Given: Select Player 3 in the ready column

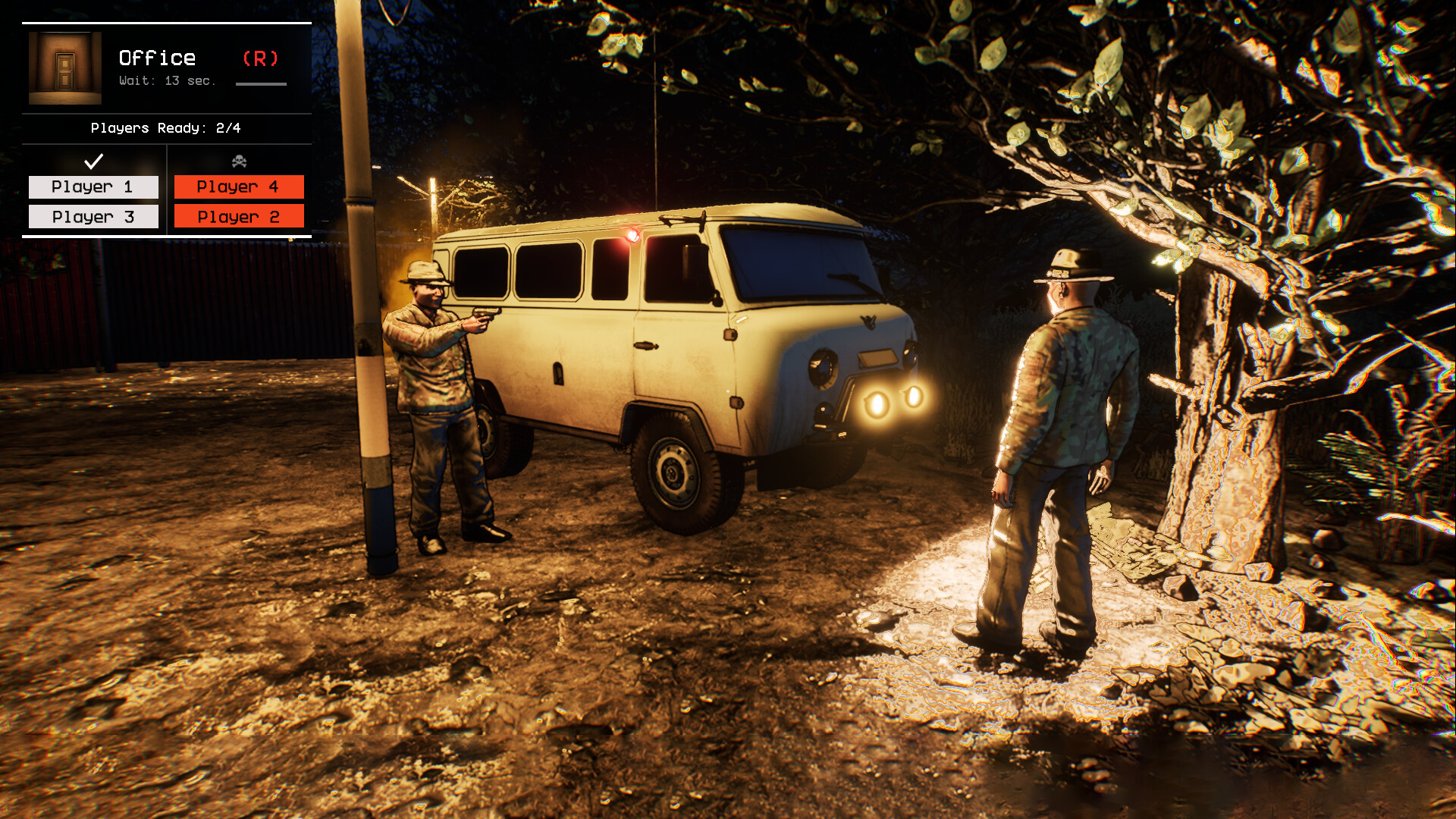Looking at the screenshot, I should pos(93,216).
